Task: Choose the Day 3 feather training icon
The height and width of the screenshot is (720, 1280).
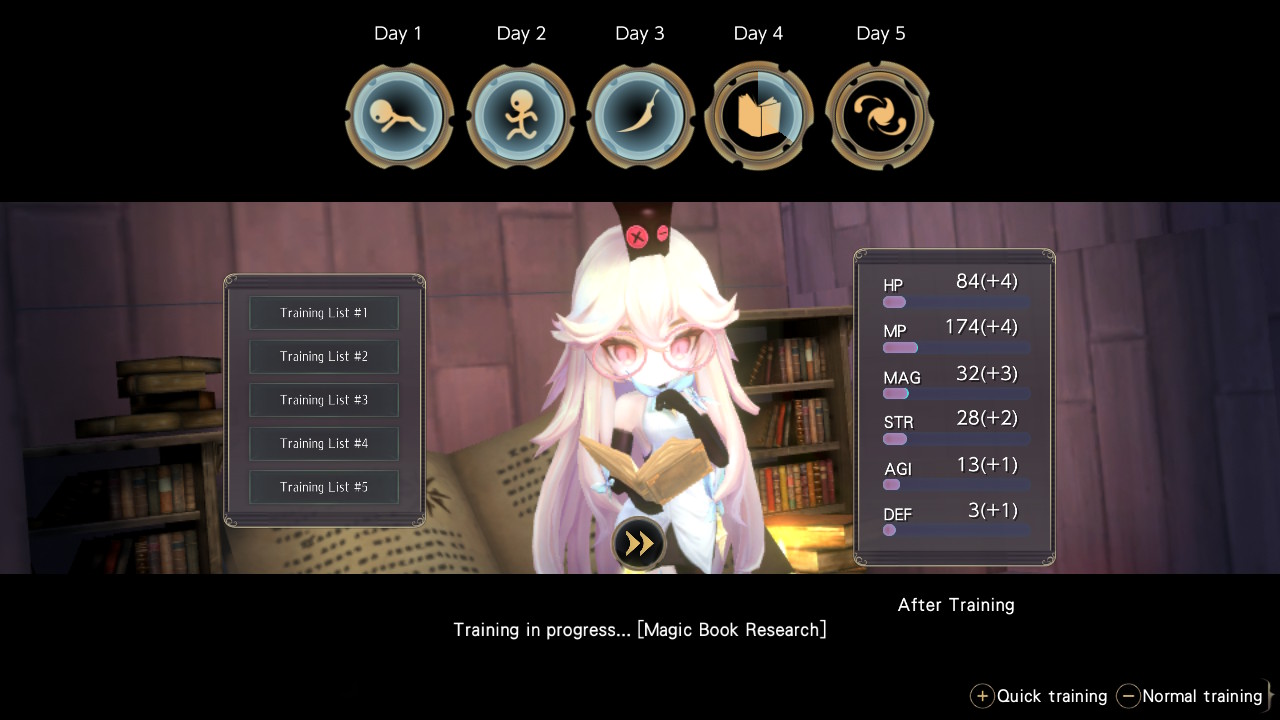Action: (x=640, y=117)
